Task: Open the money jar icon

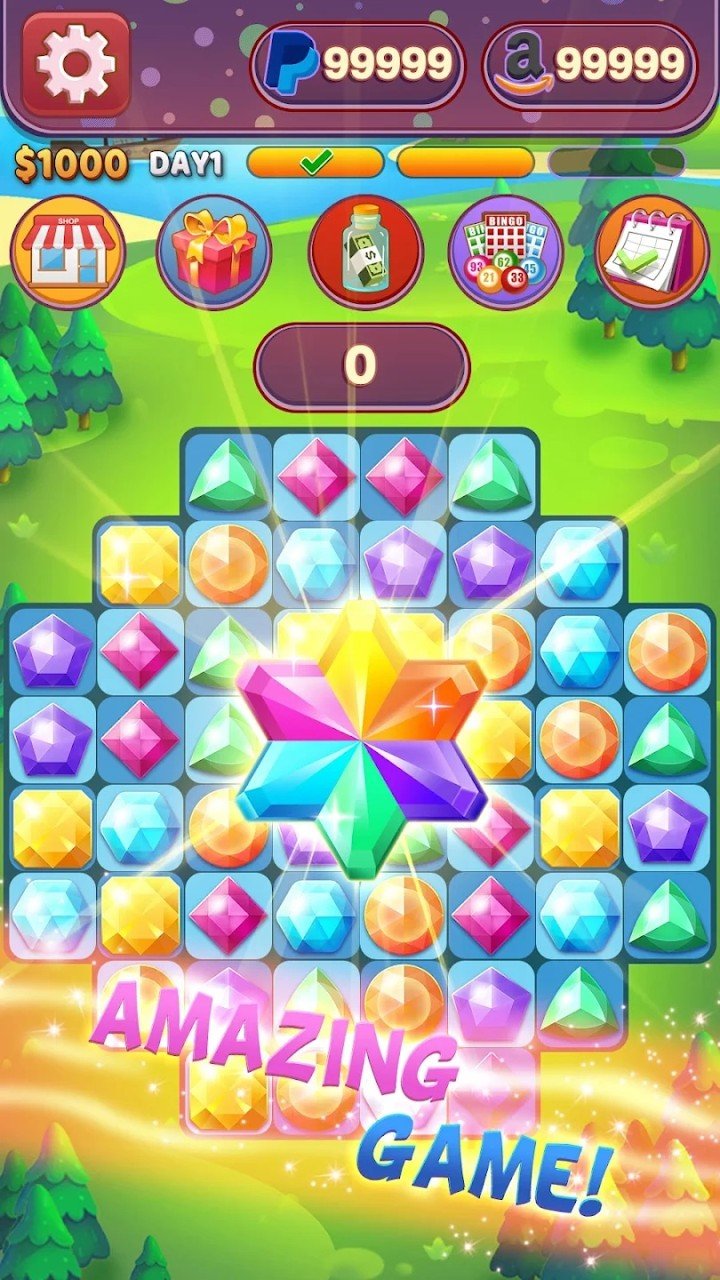Action: [x=365, y=252]
